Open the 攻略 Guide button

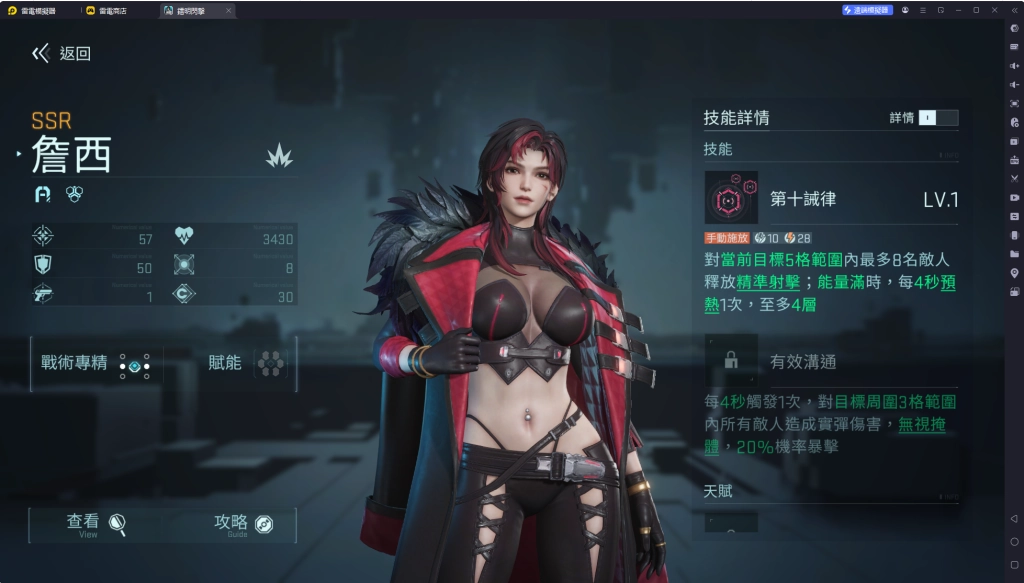[x=243, y=524]
